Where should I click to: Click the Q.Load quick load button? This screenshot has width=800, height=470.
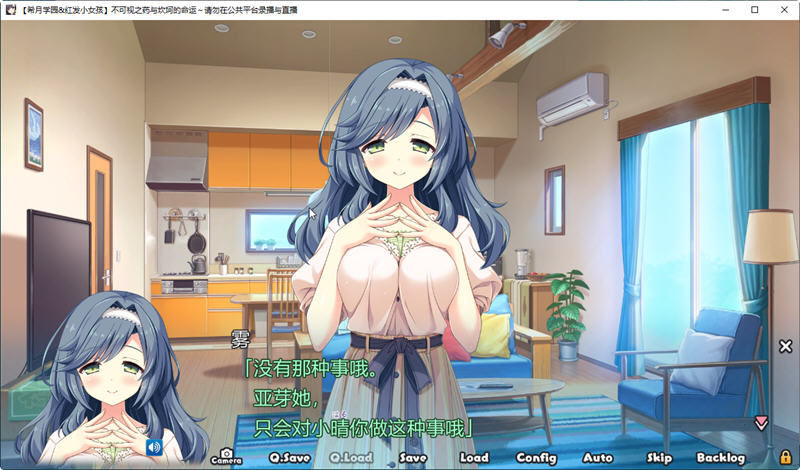(351, 457)
